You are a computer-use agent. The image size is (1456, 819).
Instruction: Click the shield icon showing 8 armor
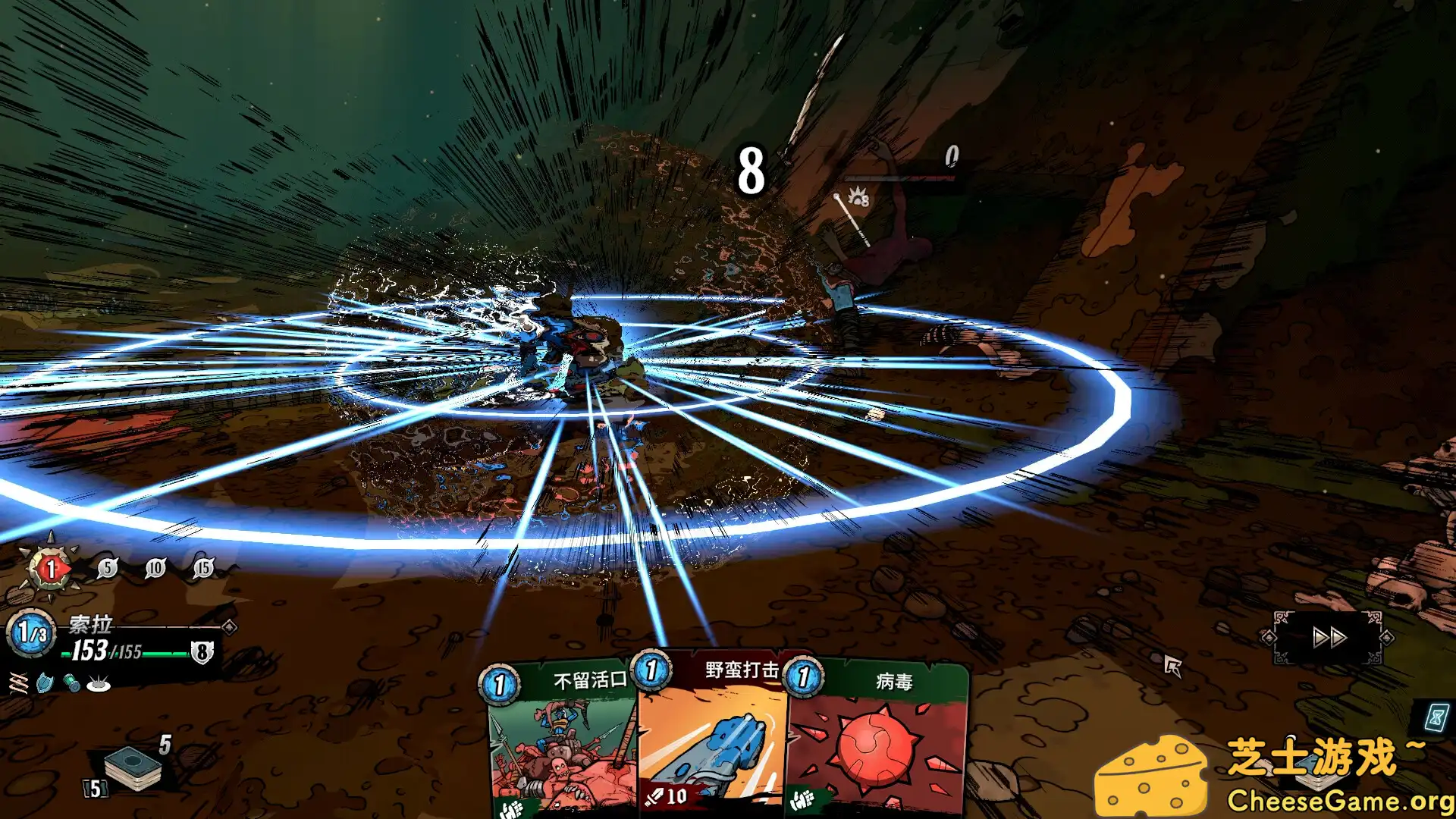[x=202, y=652]
